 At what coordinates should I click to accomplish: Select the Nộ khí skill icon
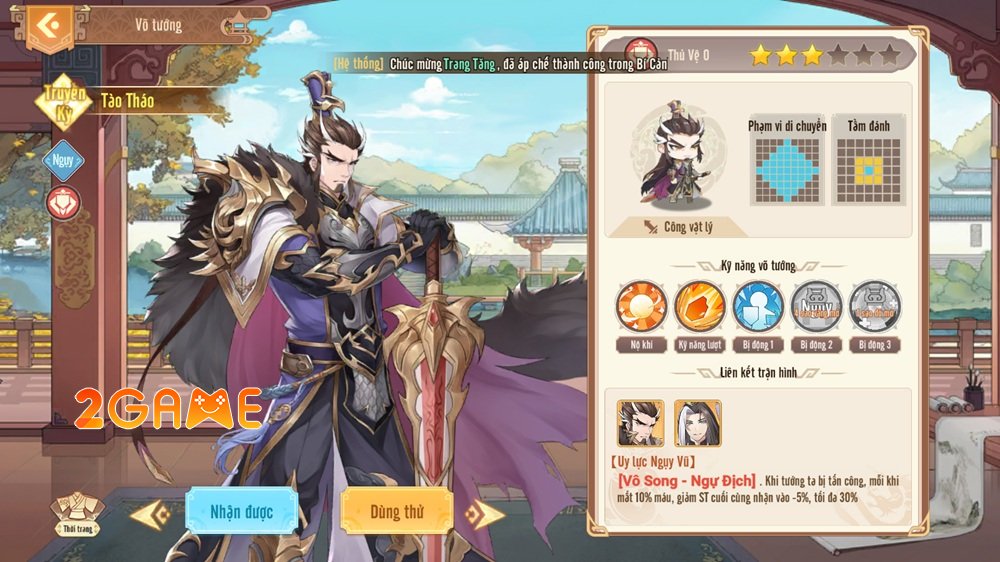click(x=640, y=306)
